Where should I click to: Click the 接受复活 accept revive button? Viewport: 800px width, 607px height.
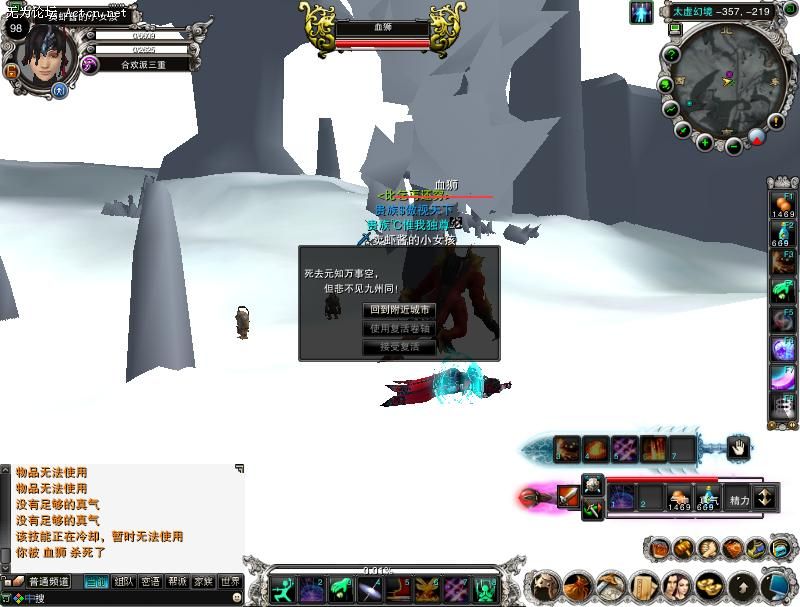(x=399, y=347)
